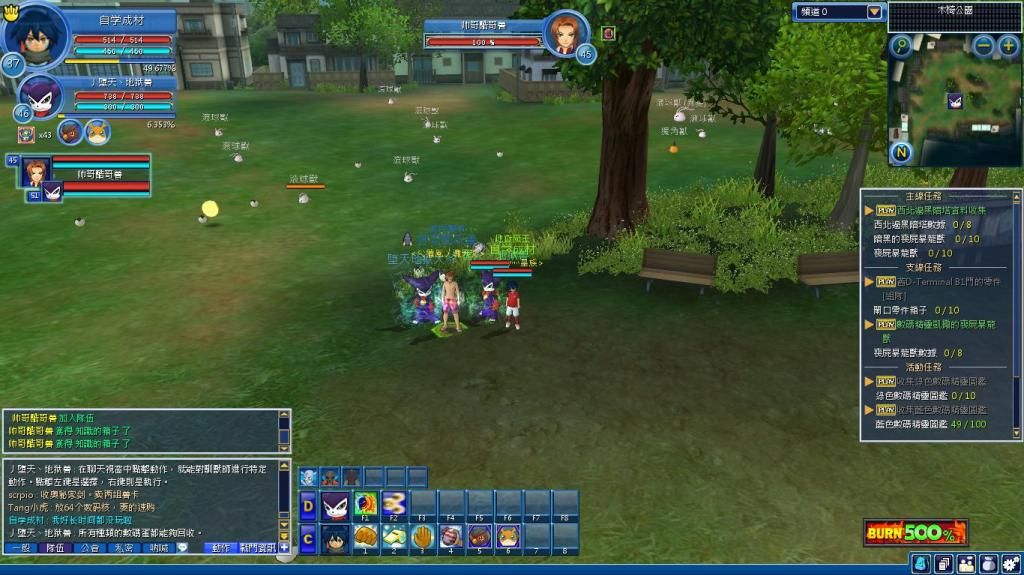This screenshot has width=1024, height=575.
Task: Switch chat to the 公會 (guild) tab
Action: point(89,548)
